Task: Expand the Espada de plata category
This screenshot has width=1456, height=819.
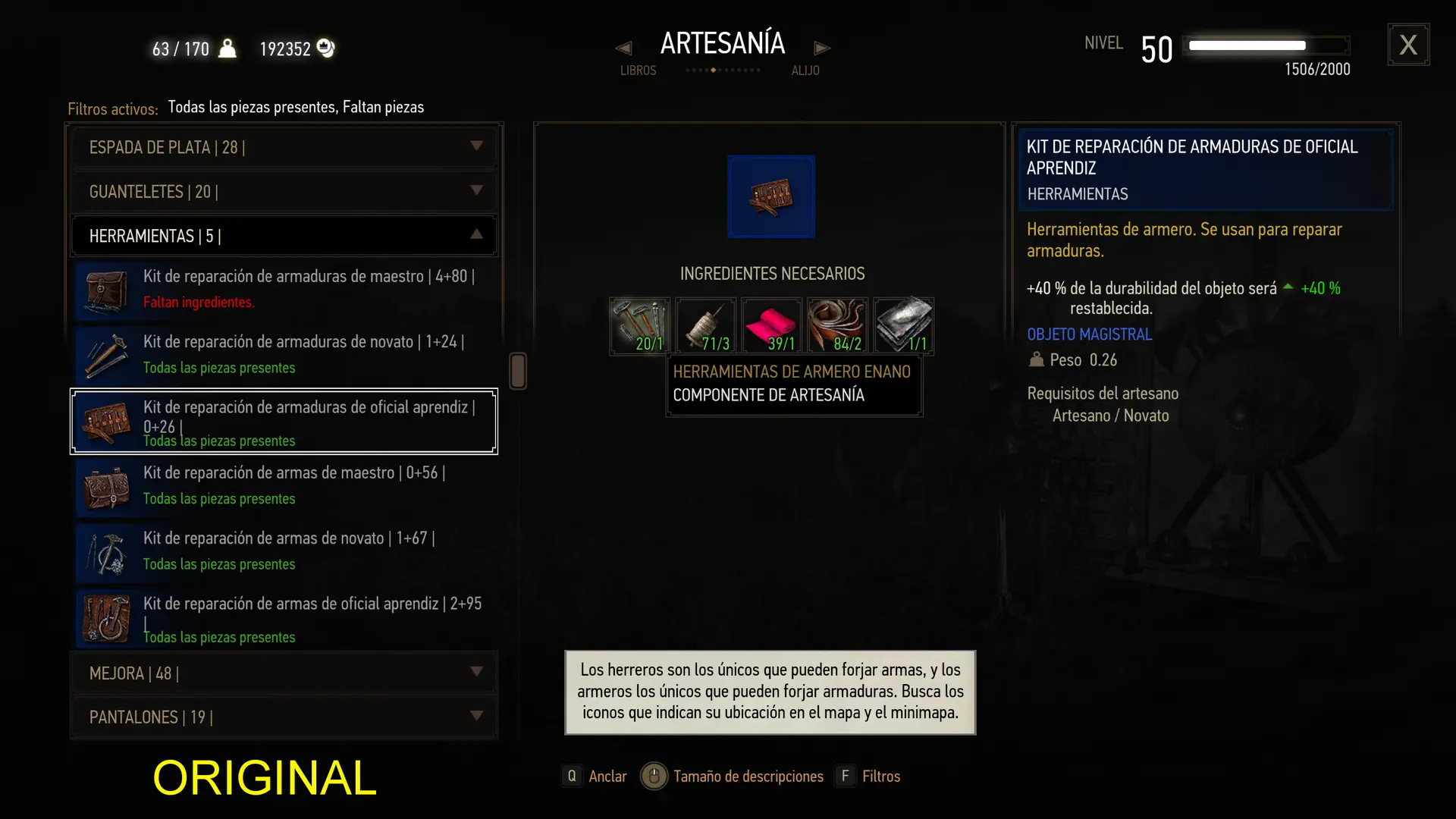Action: [284, 147]
